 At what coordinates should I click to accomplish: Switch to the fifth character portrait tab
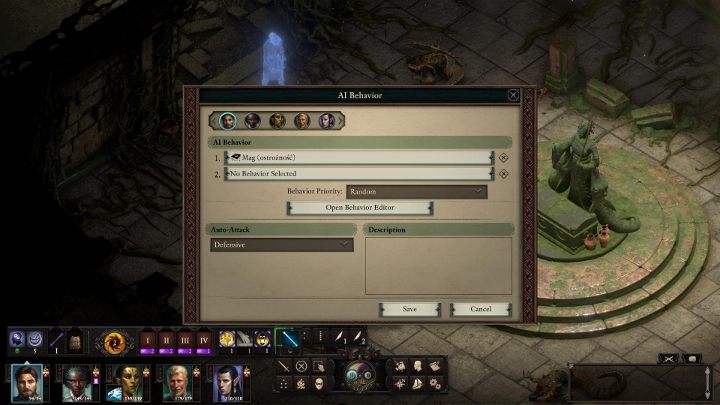(x=327, y=120)
